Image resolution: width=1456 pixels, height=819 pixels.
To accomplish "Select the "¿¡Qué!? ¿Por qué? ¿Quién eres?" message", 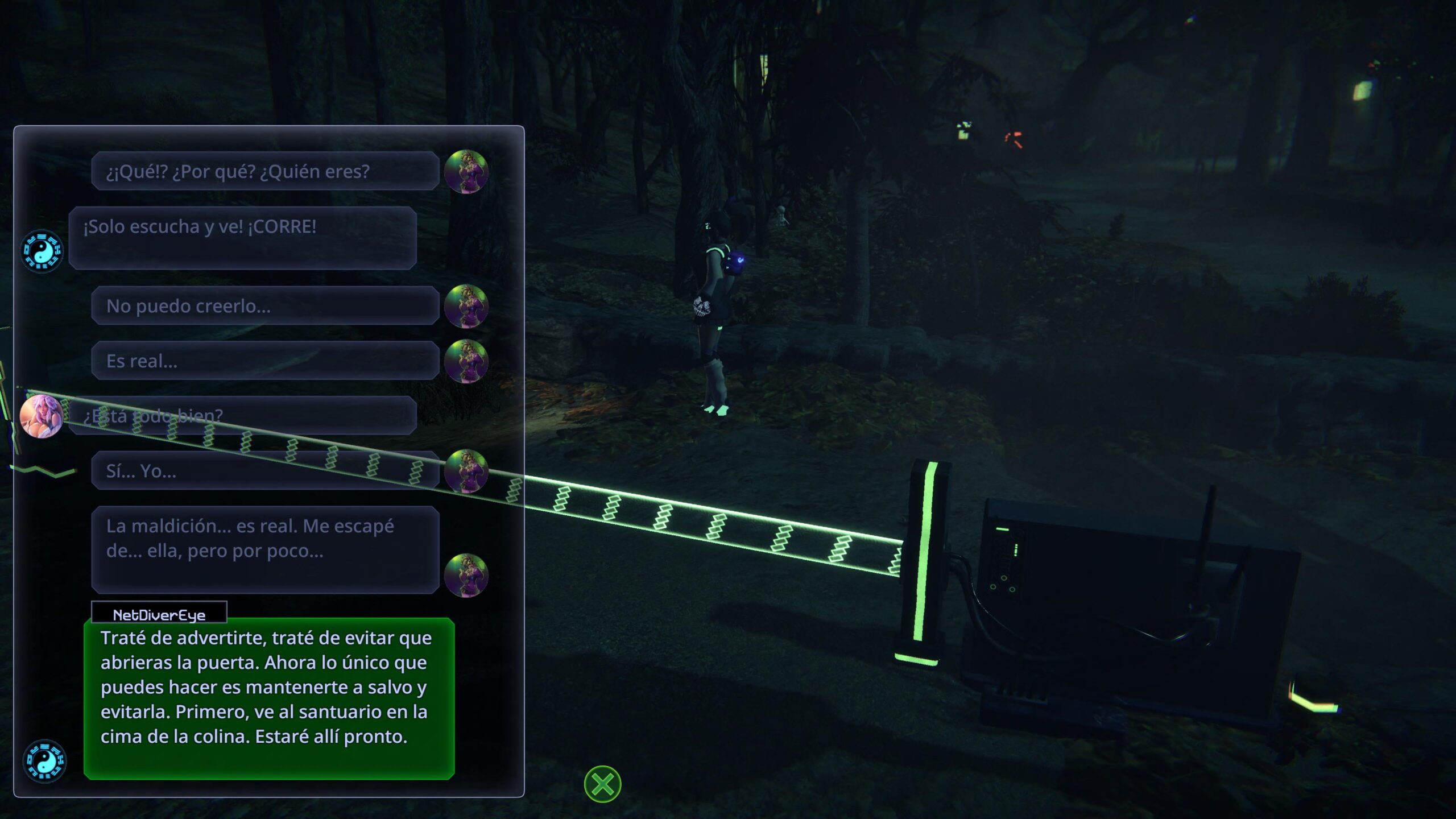I will [x=265, y=171].
